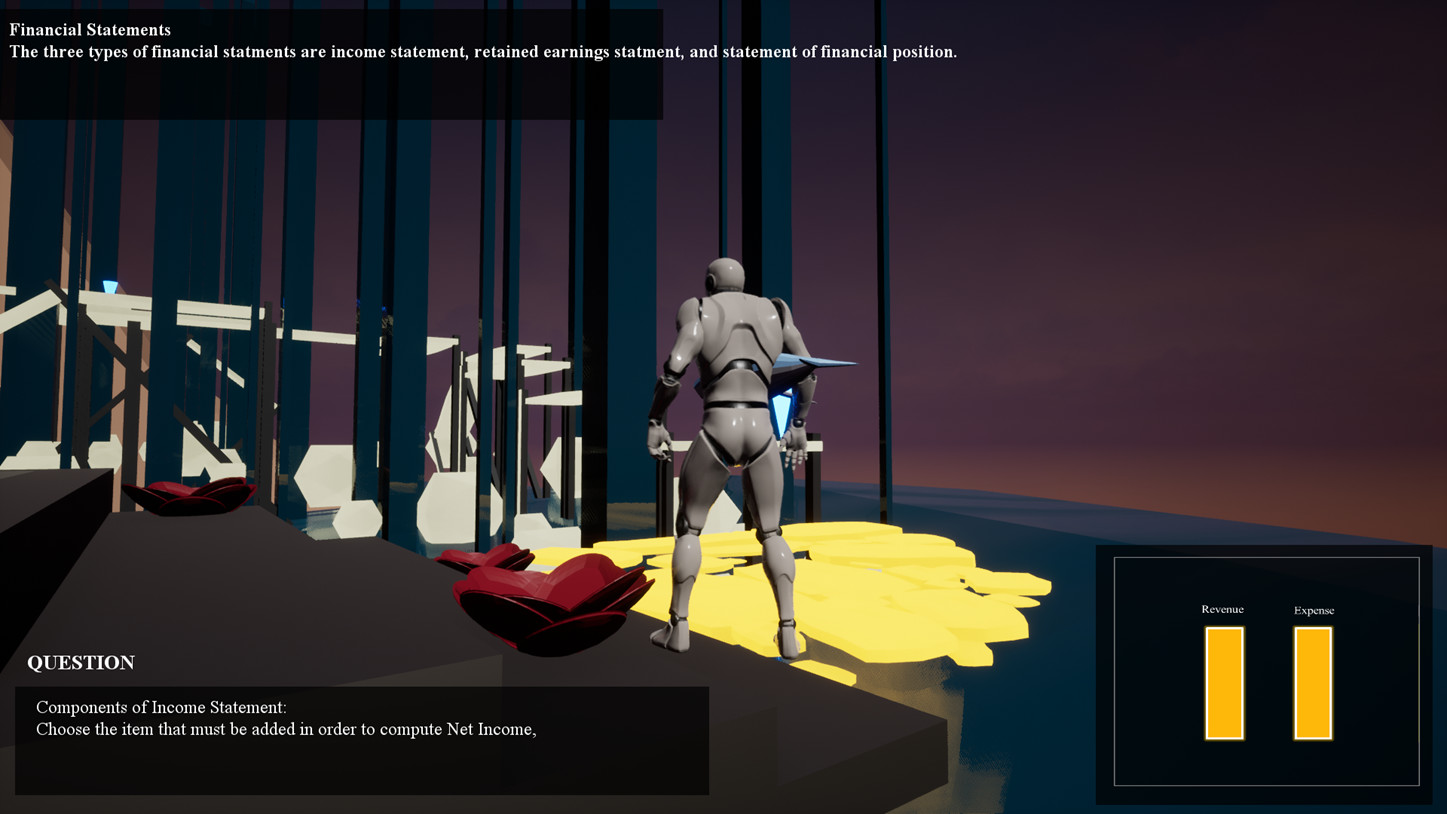Select the Expense bar in the chart panel
Viewport: 1447px width, 814px height.
1312,683
